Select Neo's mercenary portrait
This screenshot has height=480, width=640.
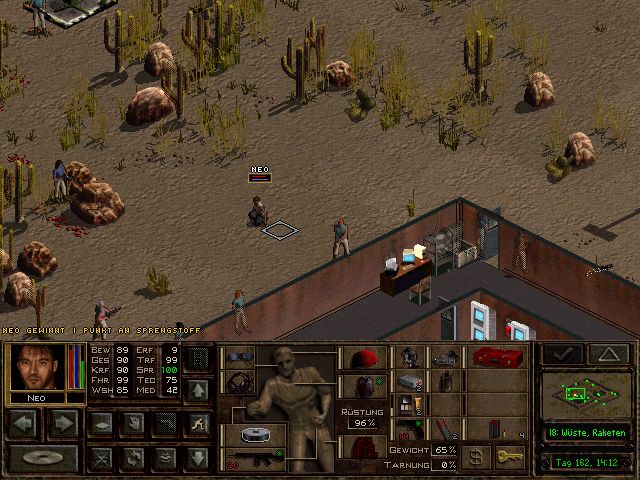tap(39, 367)
